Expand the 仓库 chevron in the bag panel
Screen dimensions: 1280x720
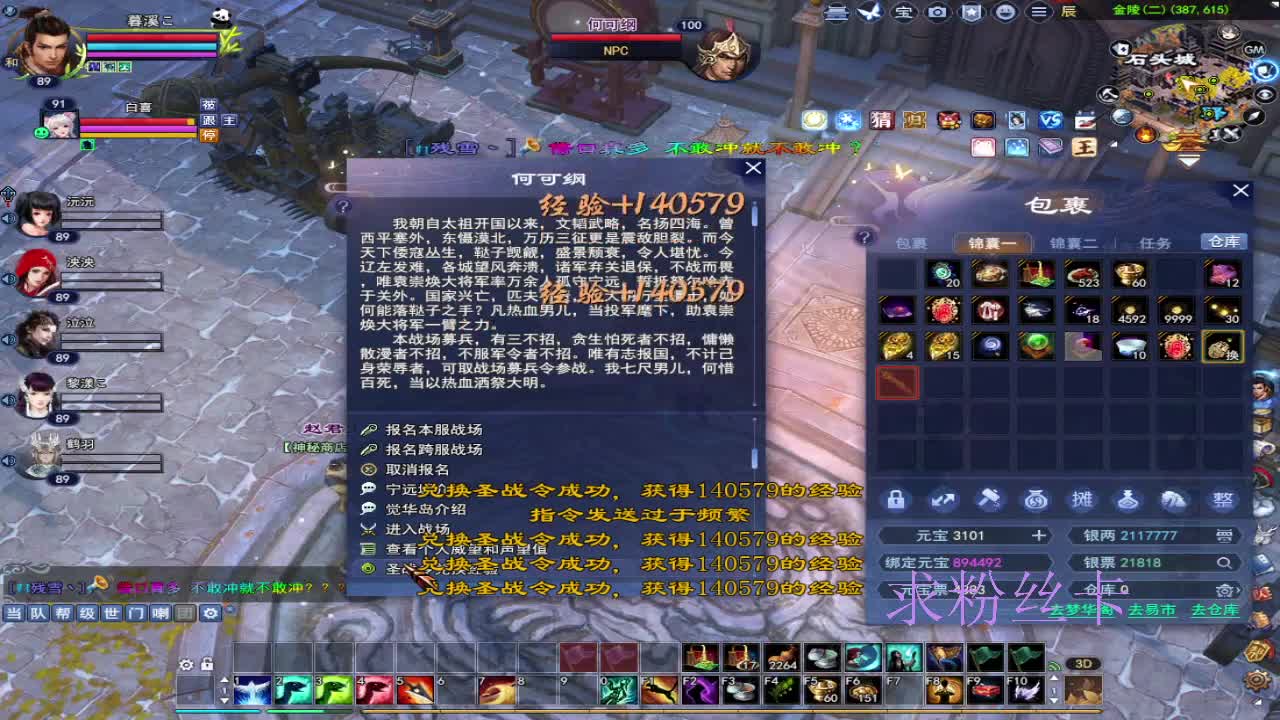click(1238, 590)
